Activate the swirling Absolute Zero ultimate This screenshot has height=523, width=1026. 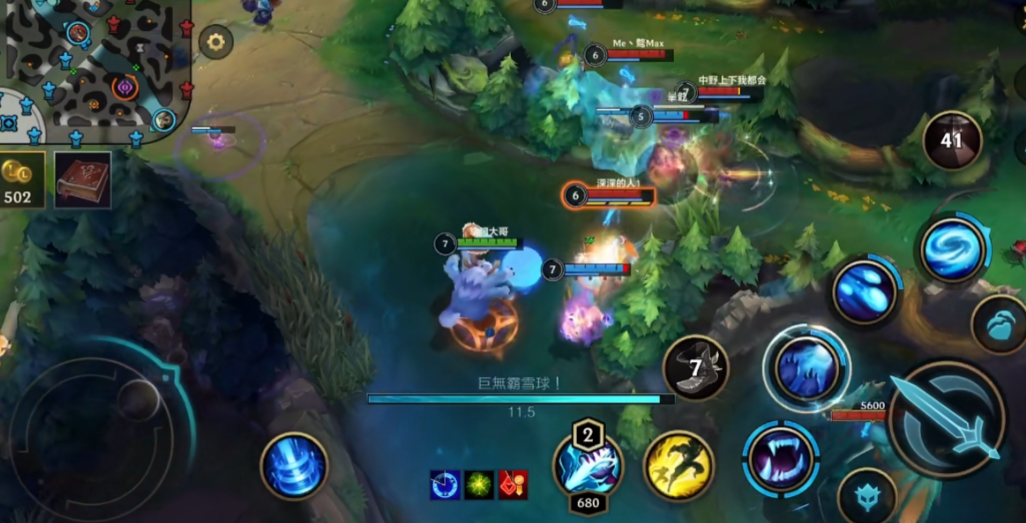(x=953, y=249)
